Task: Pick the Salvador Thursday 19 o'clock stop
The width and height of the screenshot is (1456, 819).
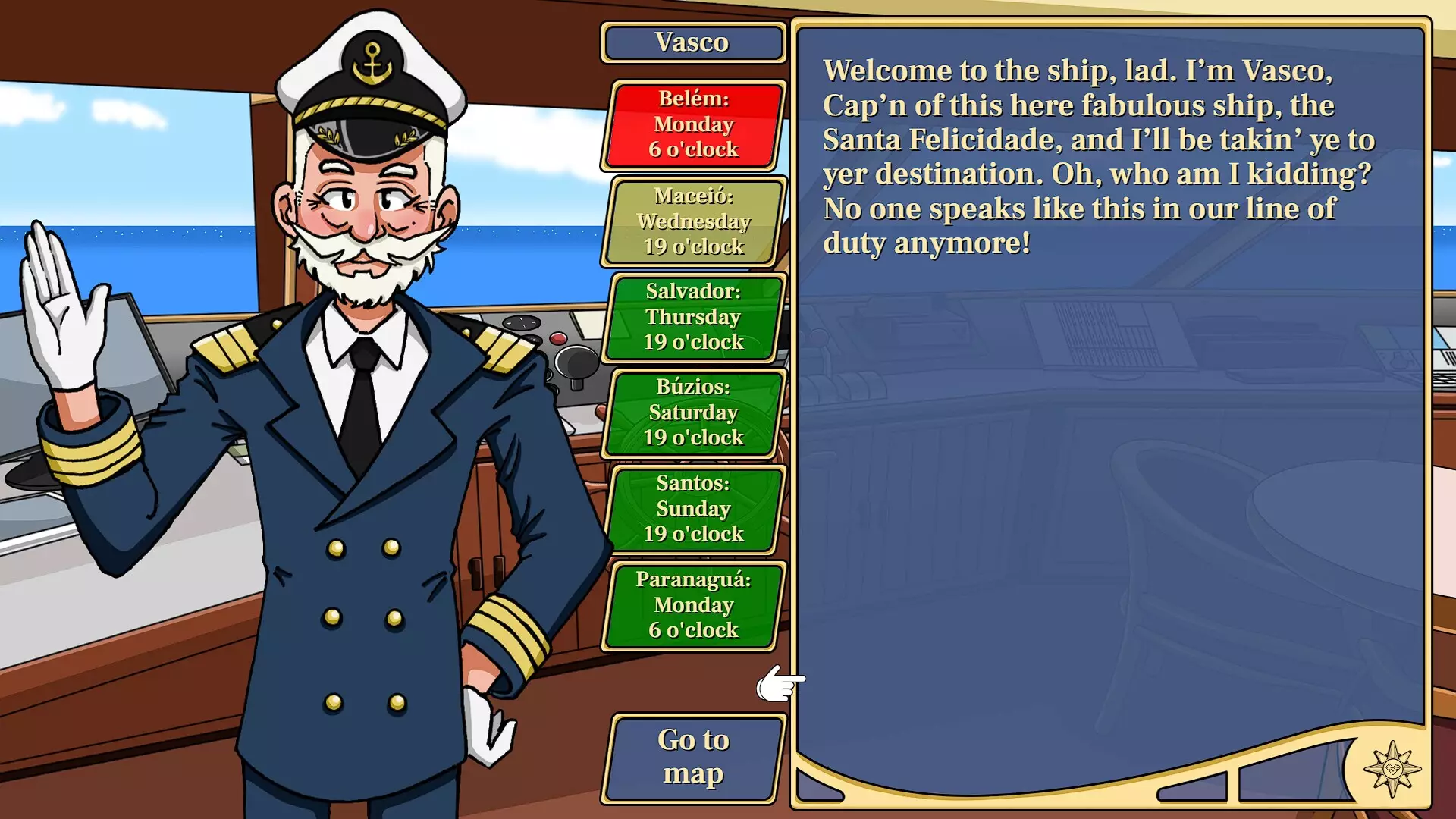Action: [693, 317]
